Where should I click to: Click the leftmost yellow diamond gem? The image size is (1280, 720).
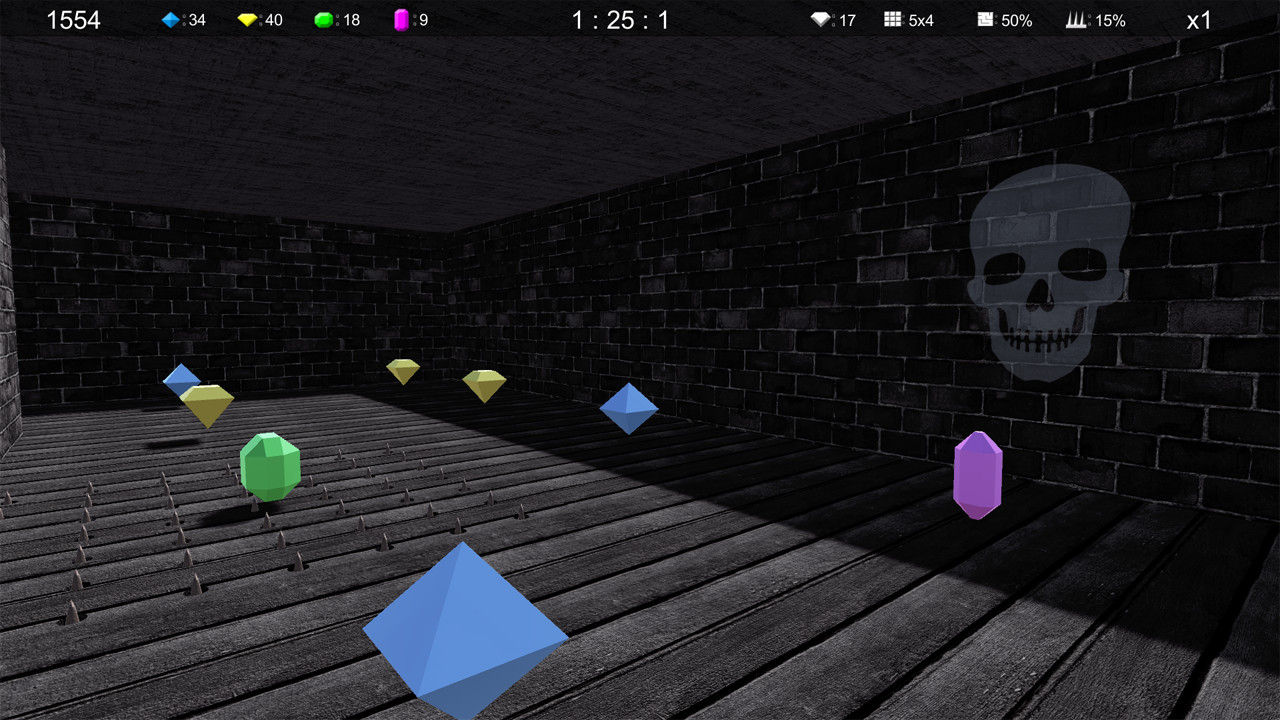[x=208, y=400]
